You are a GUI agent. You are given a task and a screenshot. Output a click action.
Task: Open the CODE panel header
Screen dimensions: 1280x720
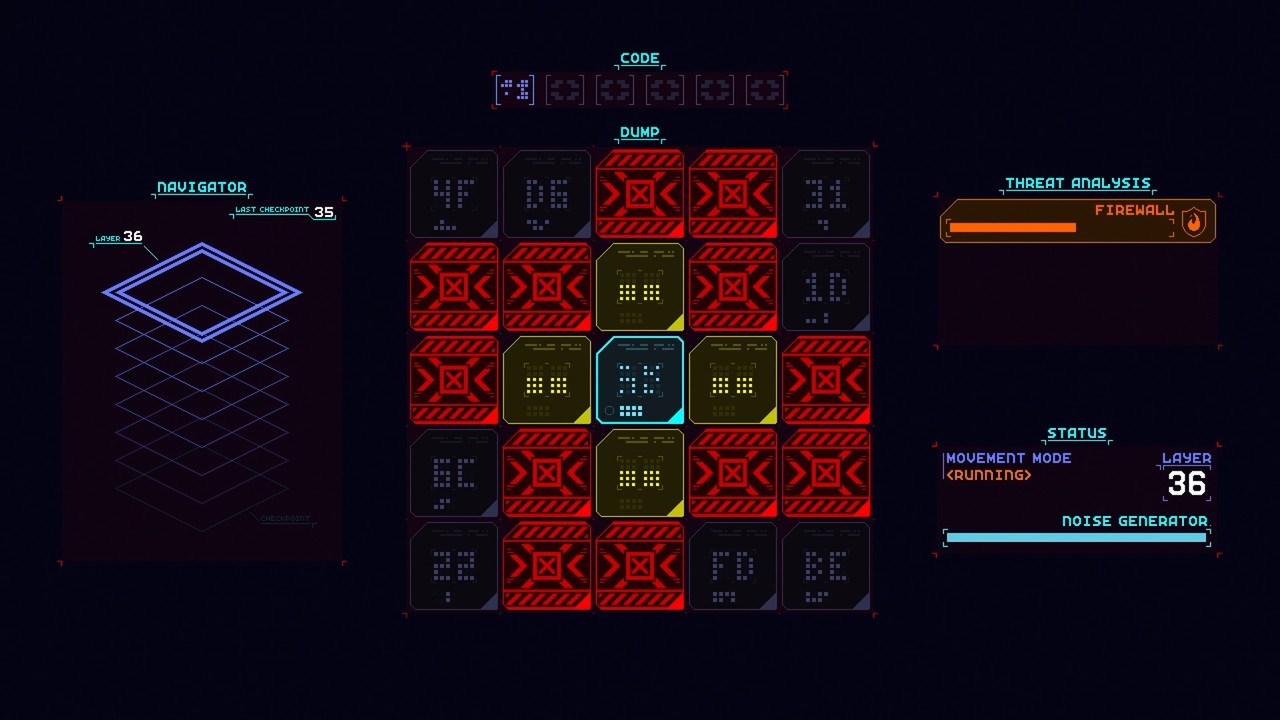pos(639,57)
